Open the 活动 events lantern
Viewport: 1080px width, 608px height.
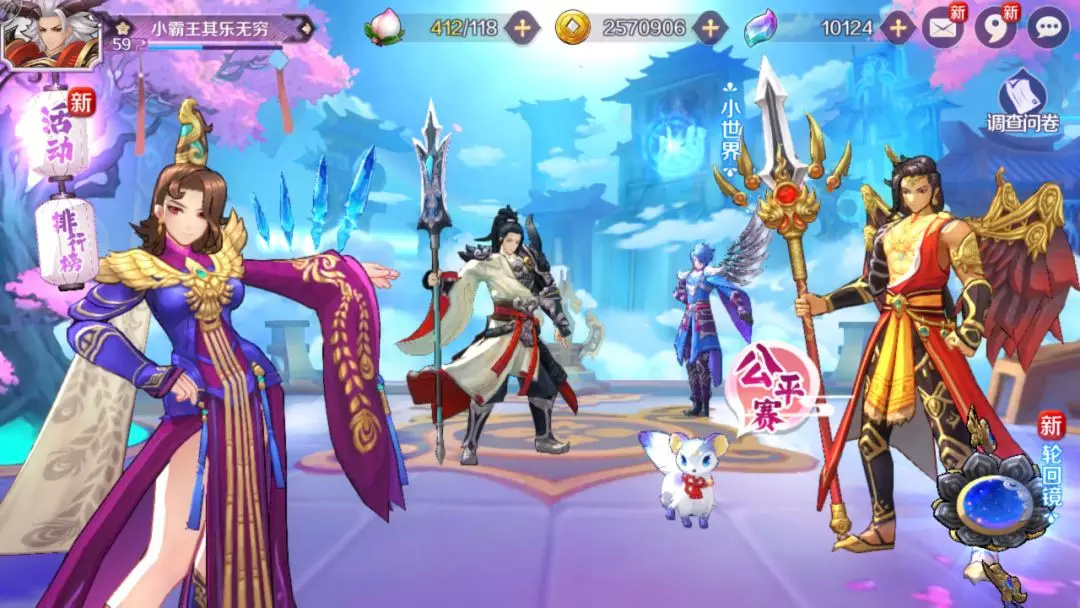tap(64, 138)
